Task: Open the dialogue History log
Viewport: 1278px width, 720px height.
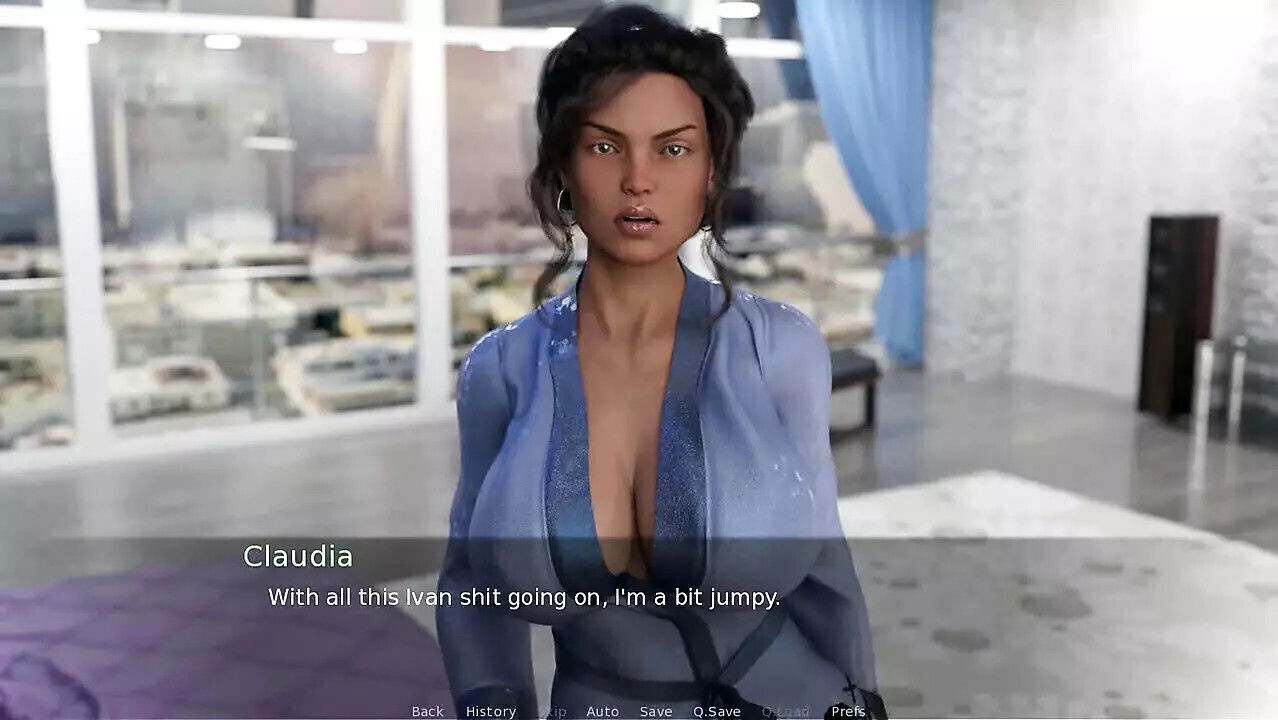Action: tap(491, 711)
